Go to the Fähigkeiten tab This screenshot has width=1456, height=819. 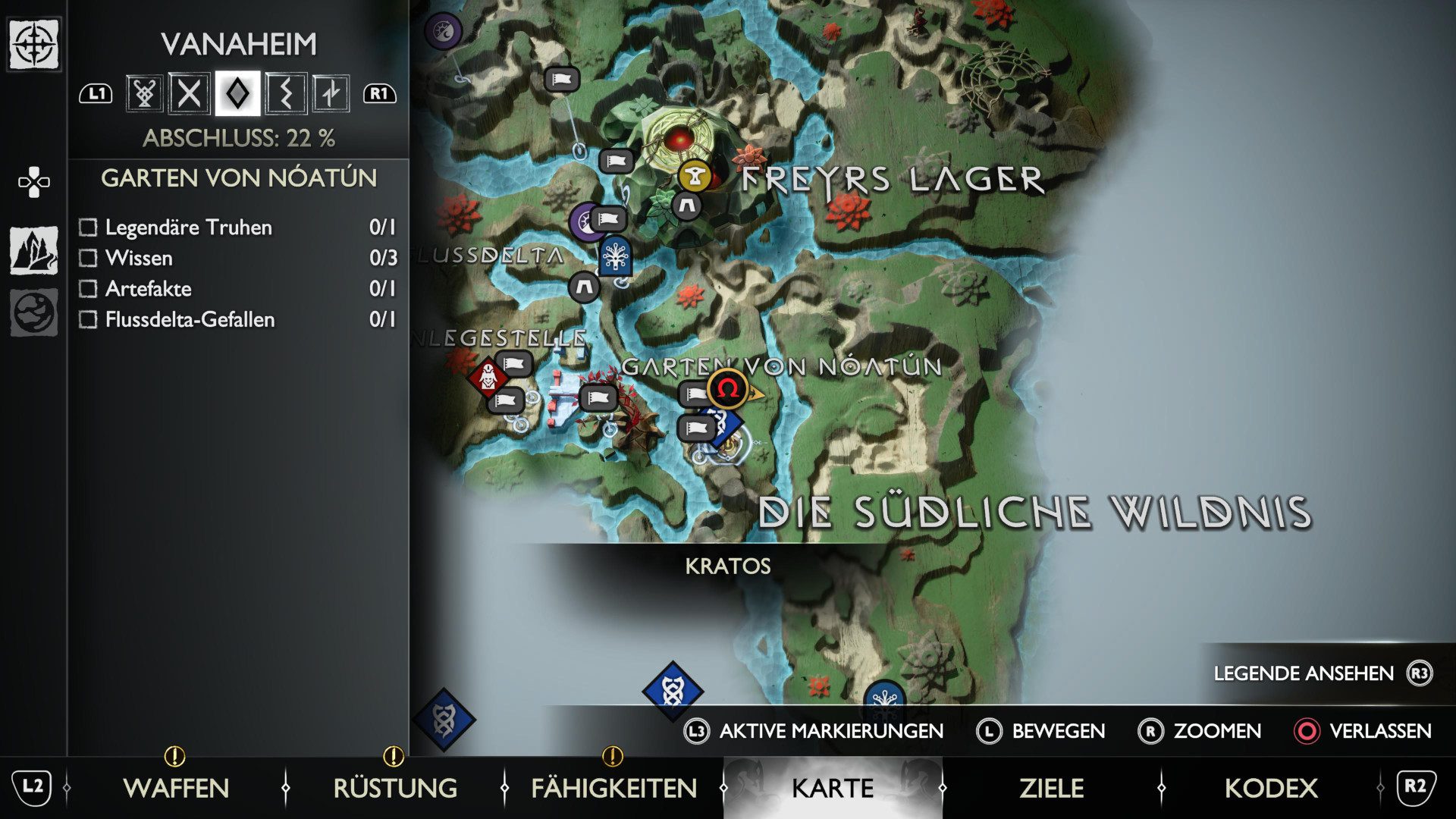tap(613, 788)
